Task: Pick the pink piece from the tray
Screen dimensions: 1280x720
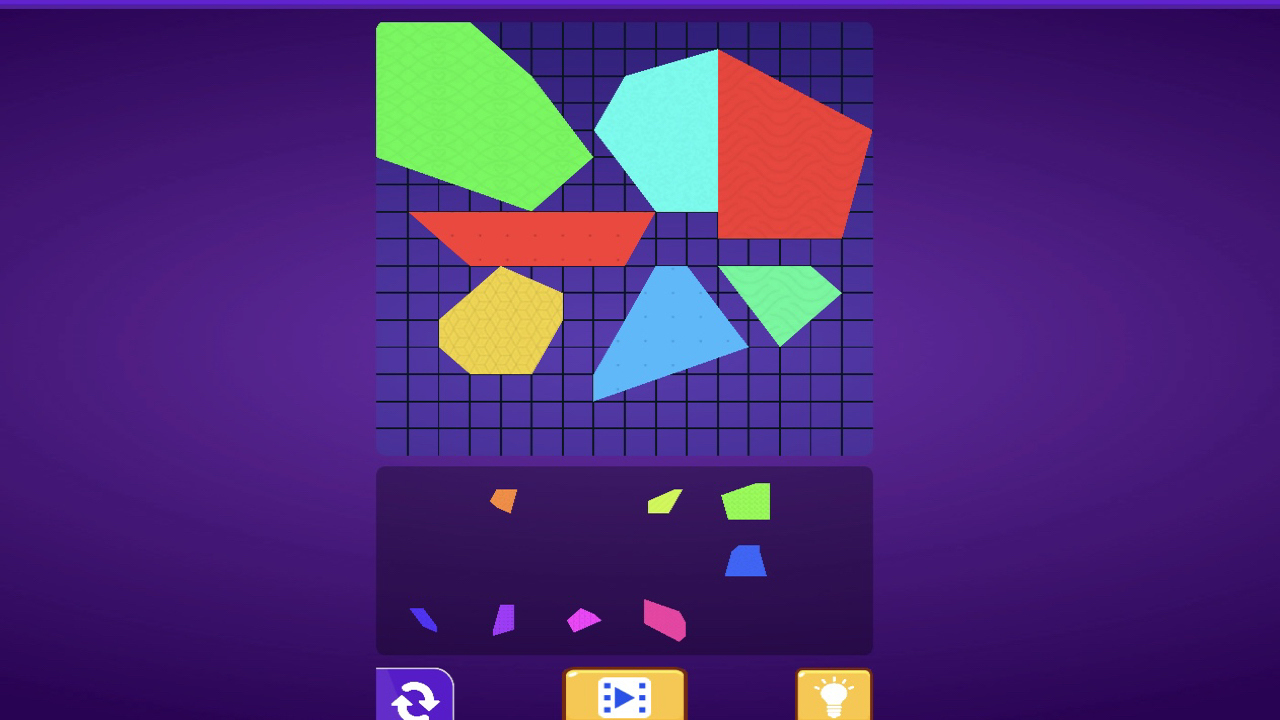Action: click(663, 620)
